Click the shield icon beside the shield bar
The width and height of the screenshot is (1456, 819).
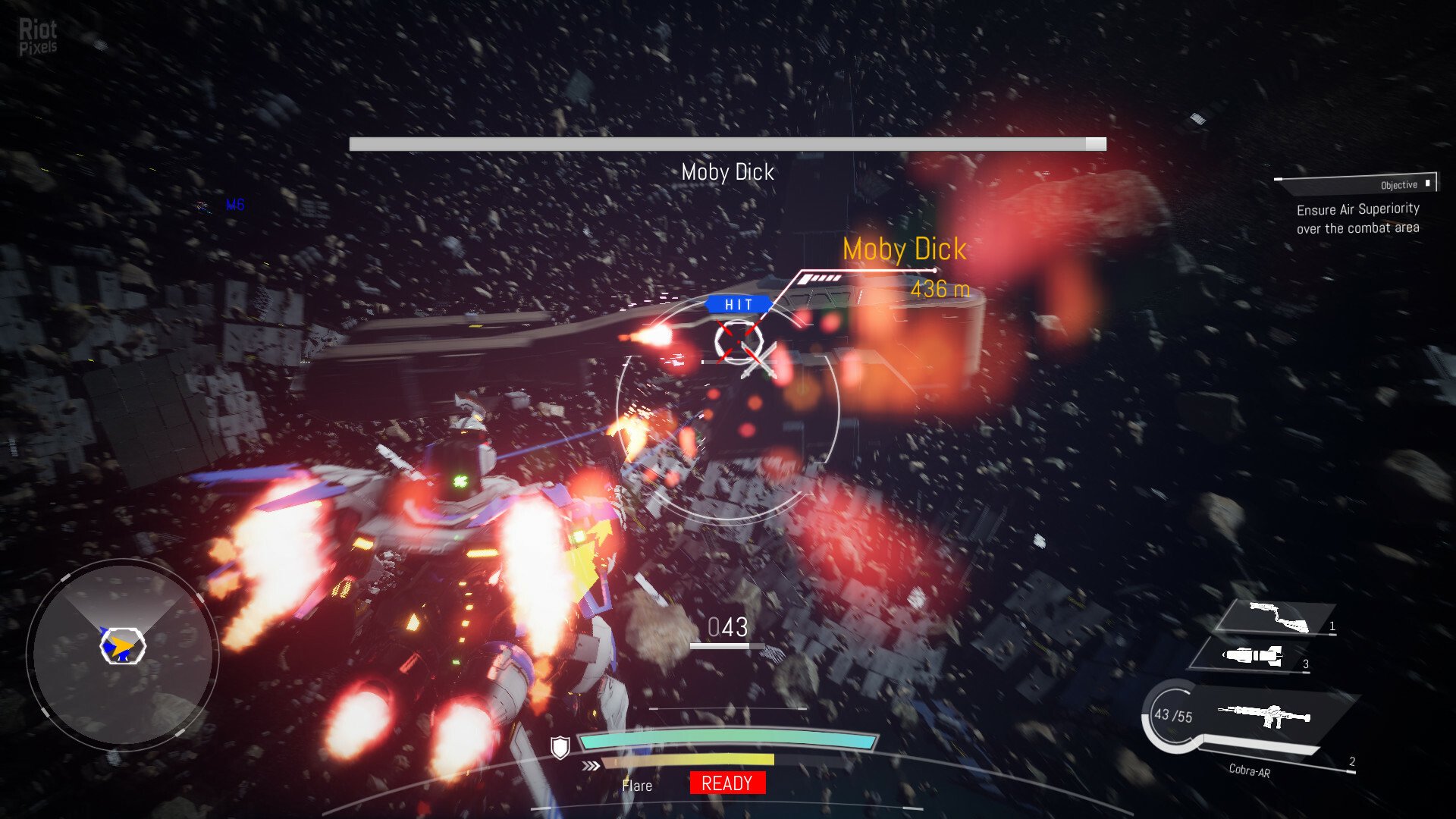tap(560, 748)
